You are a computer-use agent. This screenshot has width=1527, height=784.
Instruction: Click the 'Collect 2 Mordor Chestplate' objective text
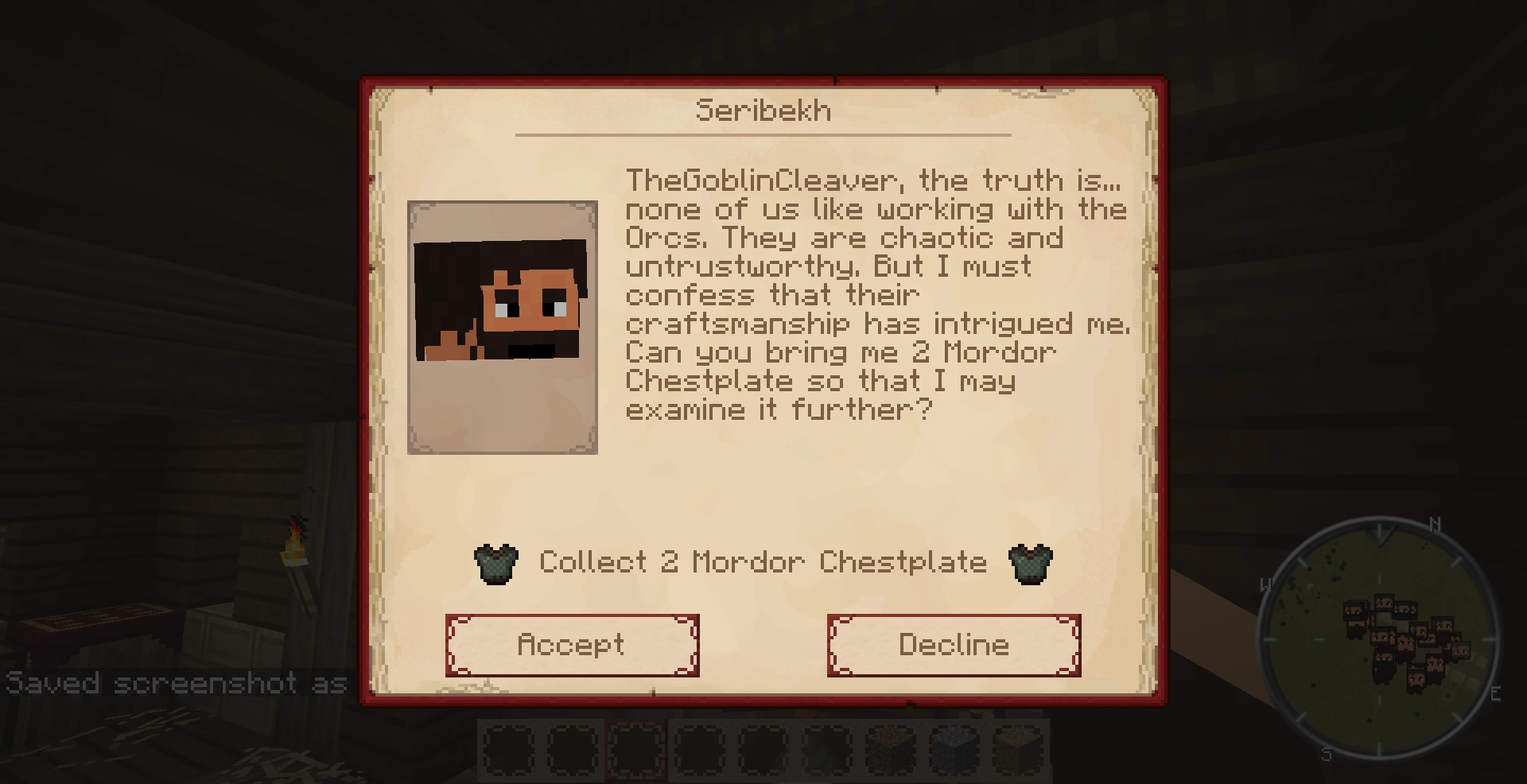click(762, 562)
